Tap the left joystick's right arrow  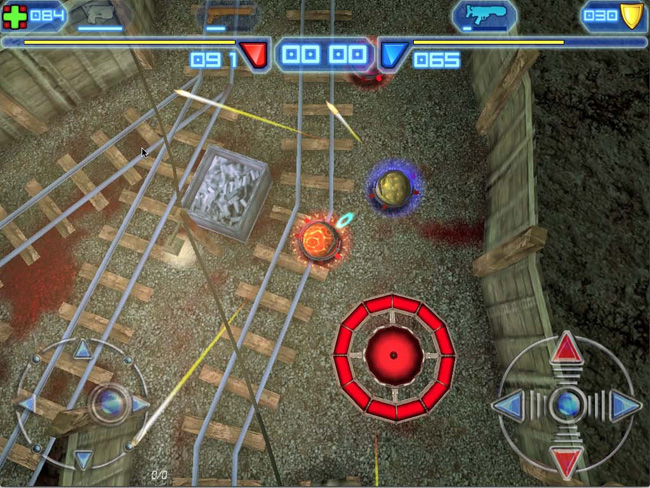tap(138, 404)
